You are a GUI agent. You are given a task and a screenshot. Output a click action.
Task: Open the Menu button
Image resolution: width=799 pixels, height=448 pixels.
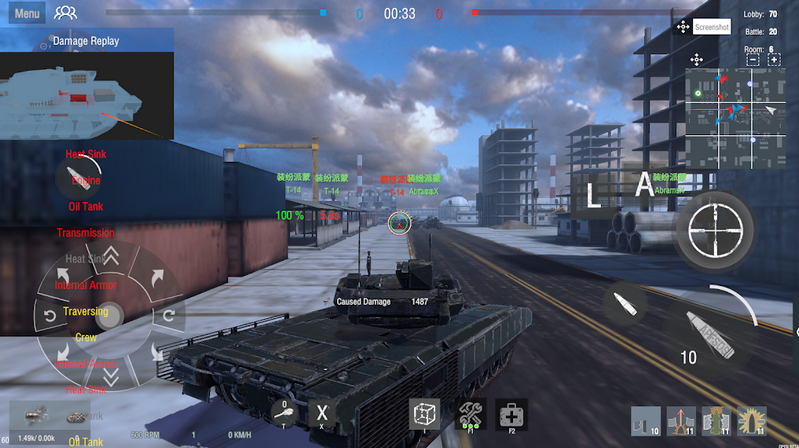(27, 13)
